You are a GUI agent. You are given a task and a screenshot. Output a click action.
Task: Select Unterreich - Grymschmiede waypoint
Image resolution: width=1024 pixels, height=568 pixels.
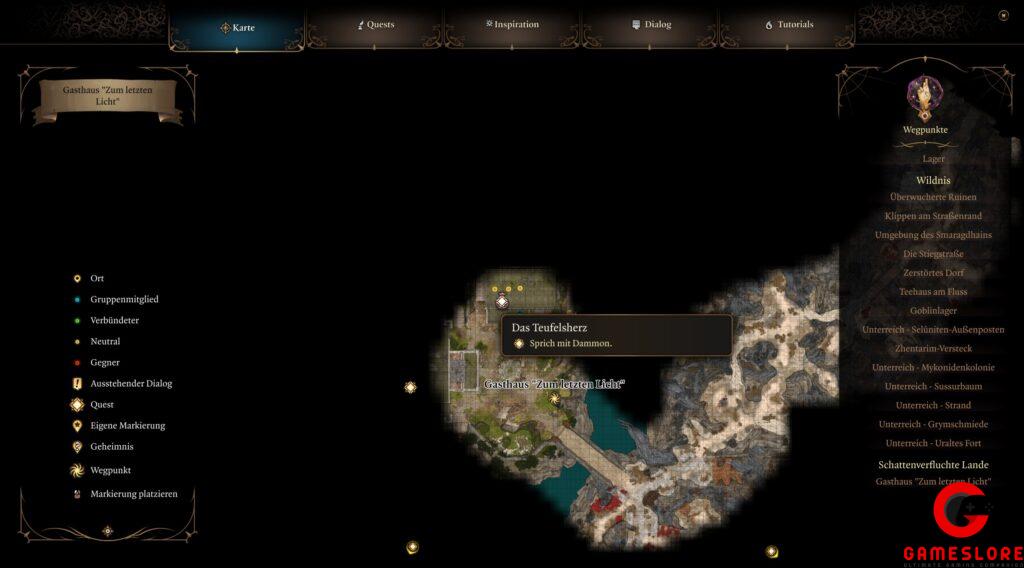[x=933, y=424]
